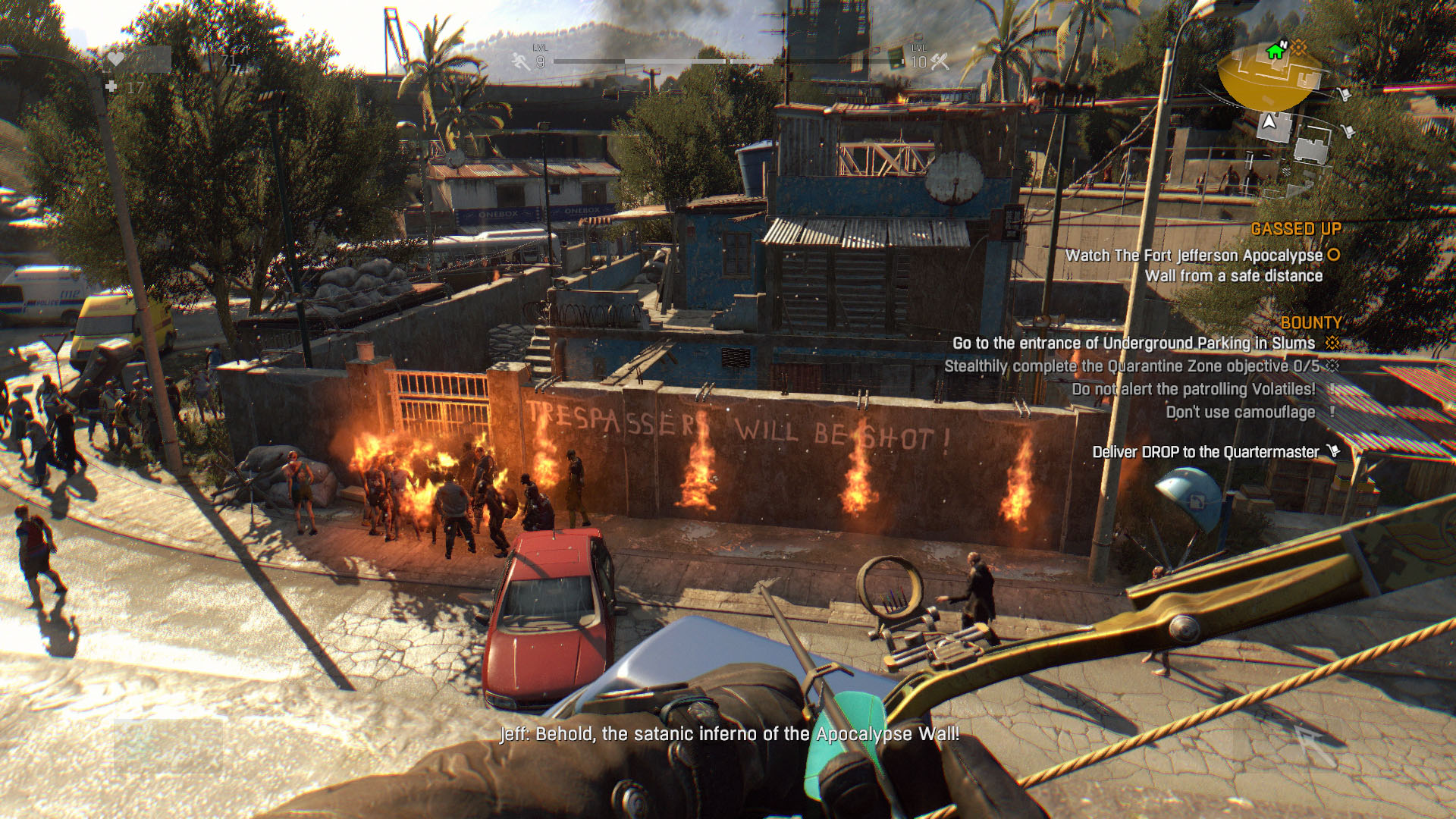
Task: Choose the Underground Parking in Slums objective
Action: point(1133,344)
